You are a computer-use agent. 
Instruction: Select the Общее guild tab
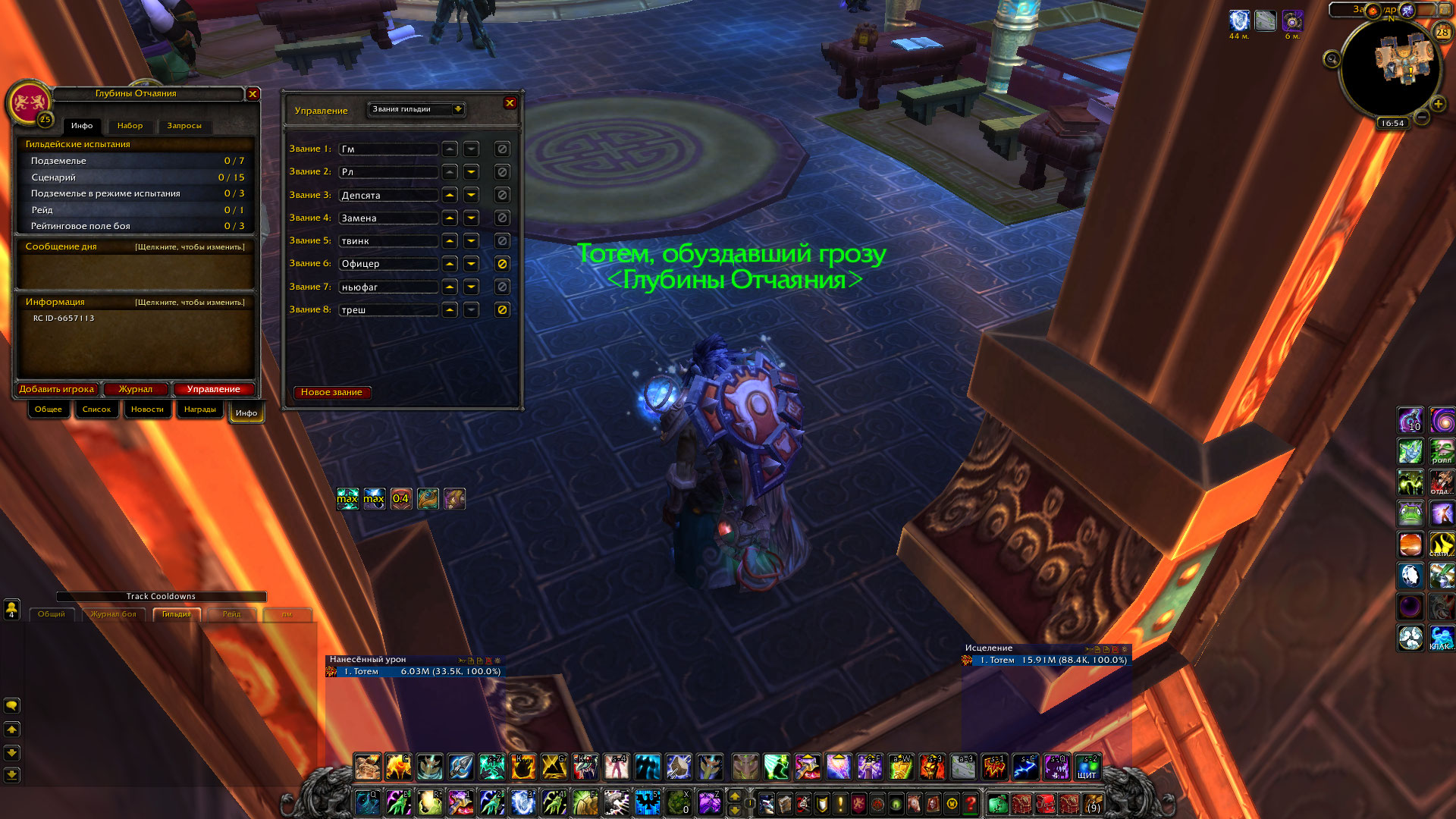tap(49, 409)
